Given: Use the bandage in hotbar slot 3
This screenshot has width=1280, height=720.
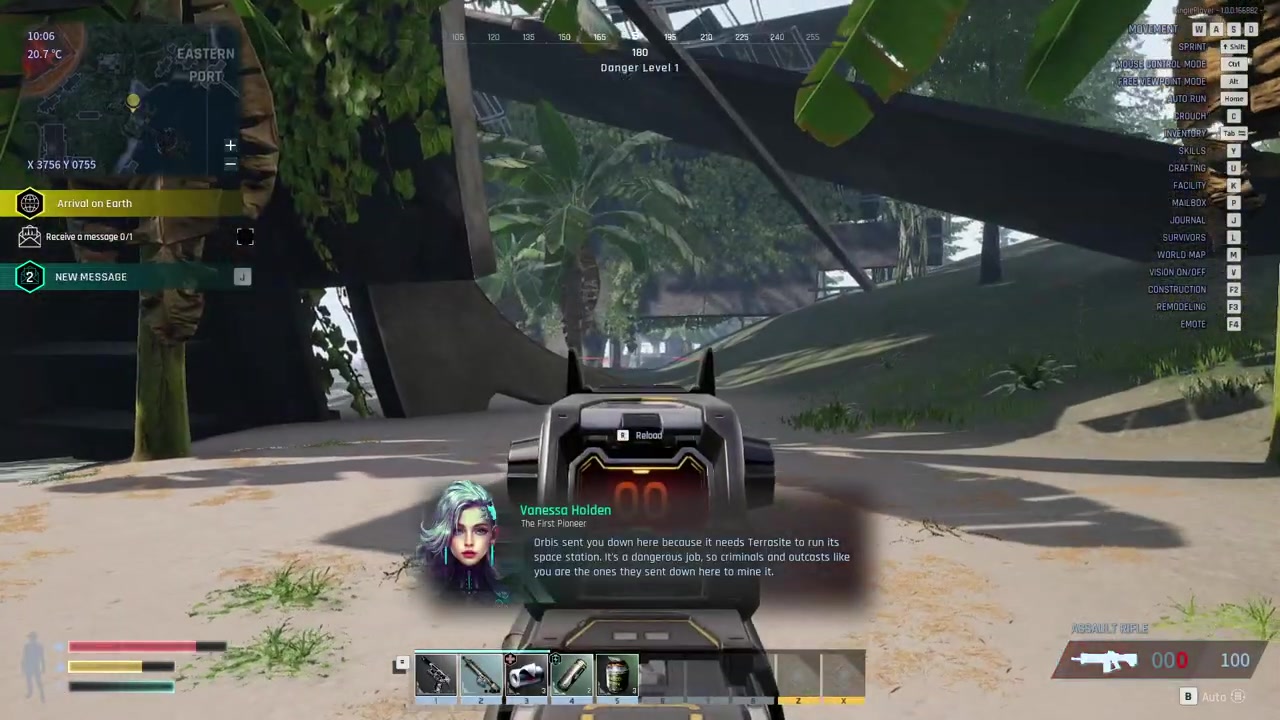Looking at the screenshot, I should (x=526, y=676).
